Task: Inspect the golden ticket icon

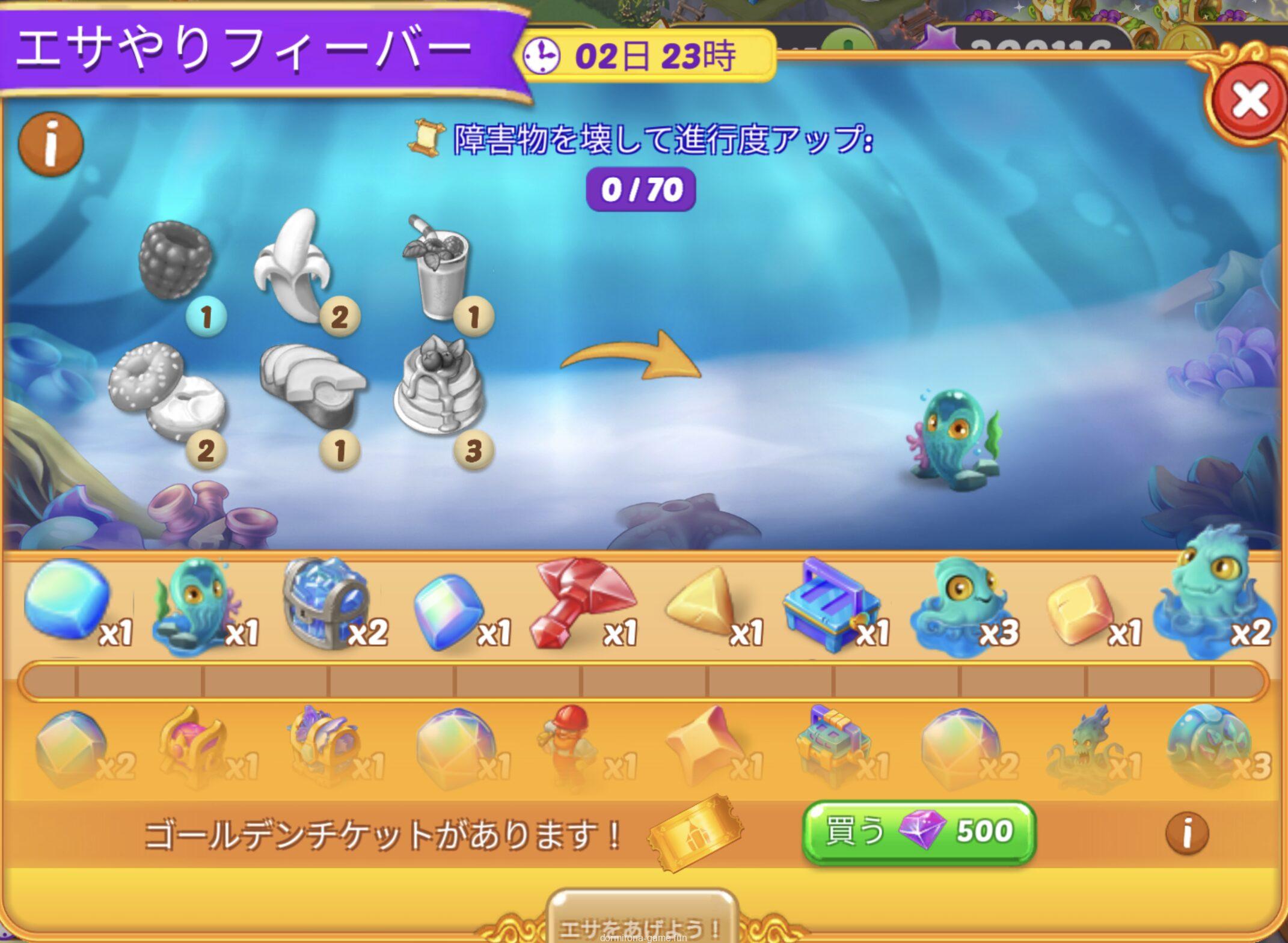Action: pyautogui.click(x=695, y=832)
